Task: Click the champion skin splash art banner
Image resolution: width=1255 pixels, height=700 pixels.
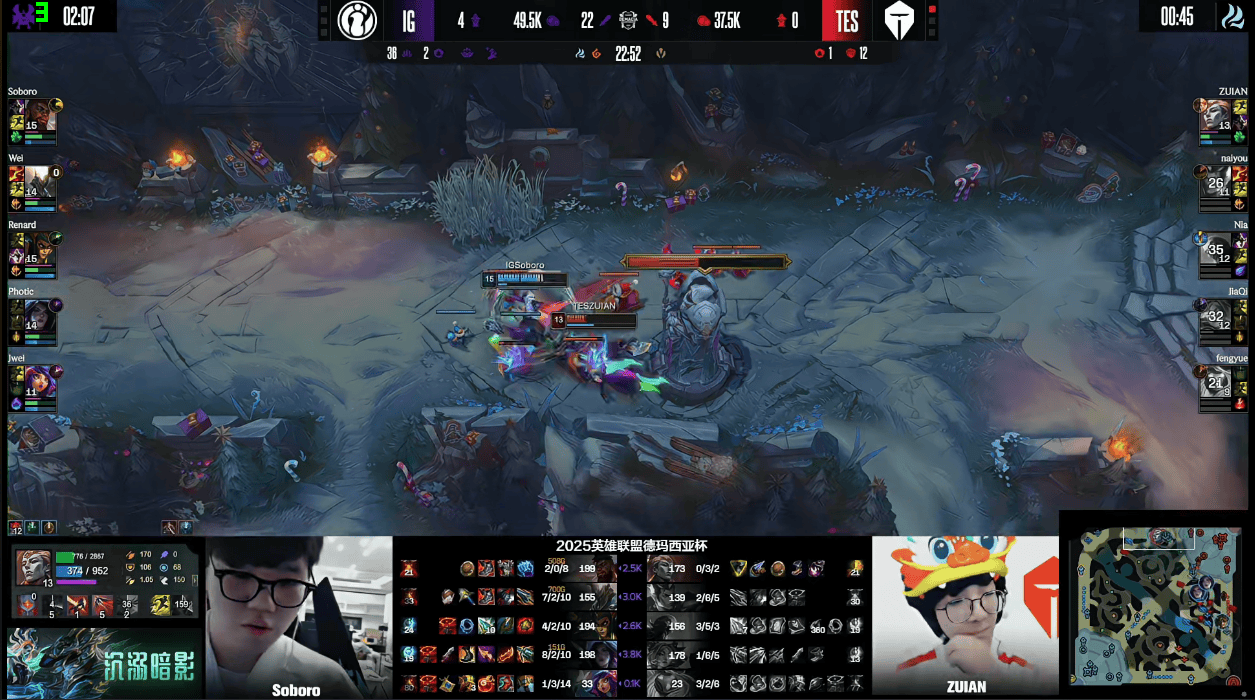Action: click(x=103, y=661)
